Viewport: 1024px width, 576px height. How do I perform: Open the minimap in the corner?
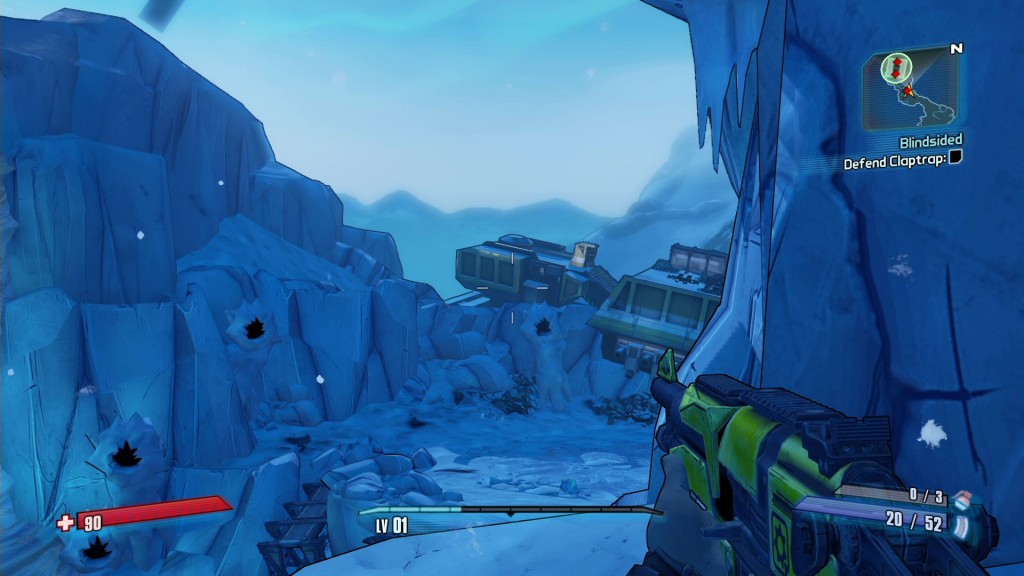click(x=909, y=88)
